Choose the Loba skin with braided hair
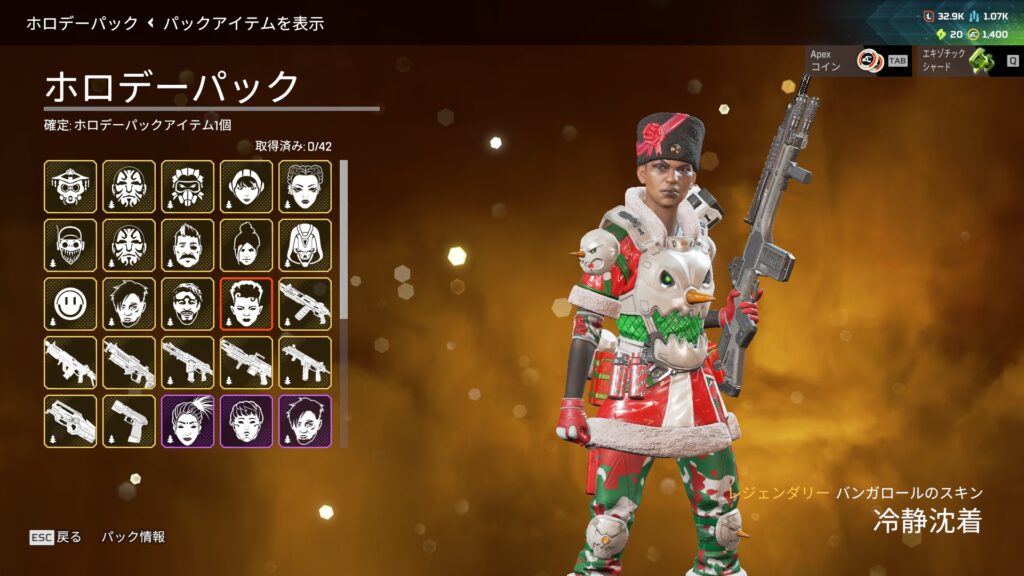Image resolution: width=1024 pixels, height=576 pixels. 305,186
